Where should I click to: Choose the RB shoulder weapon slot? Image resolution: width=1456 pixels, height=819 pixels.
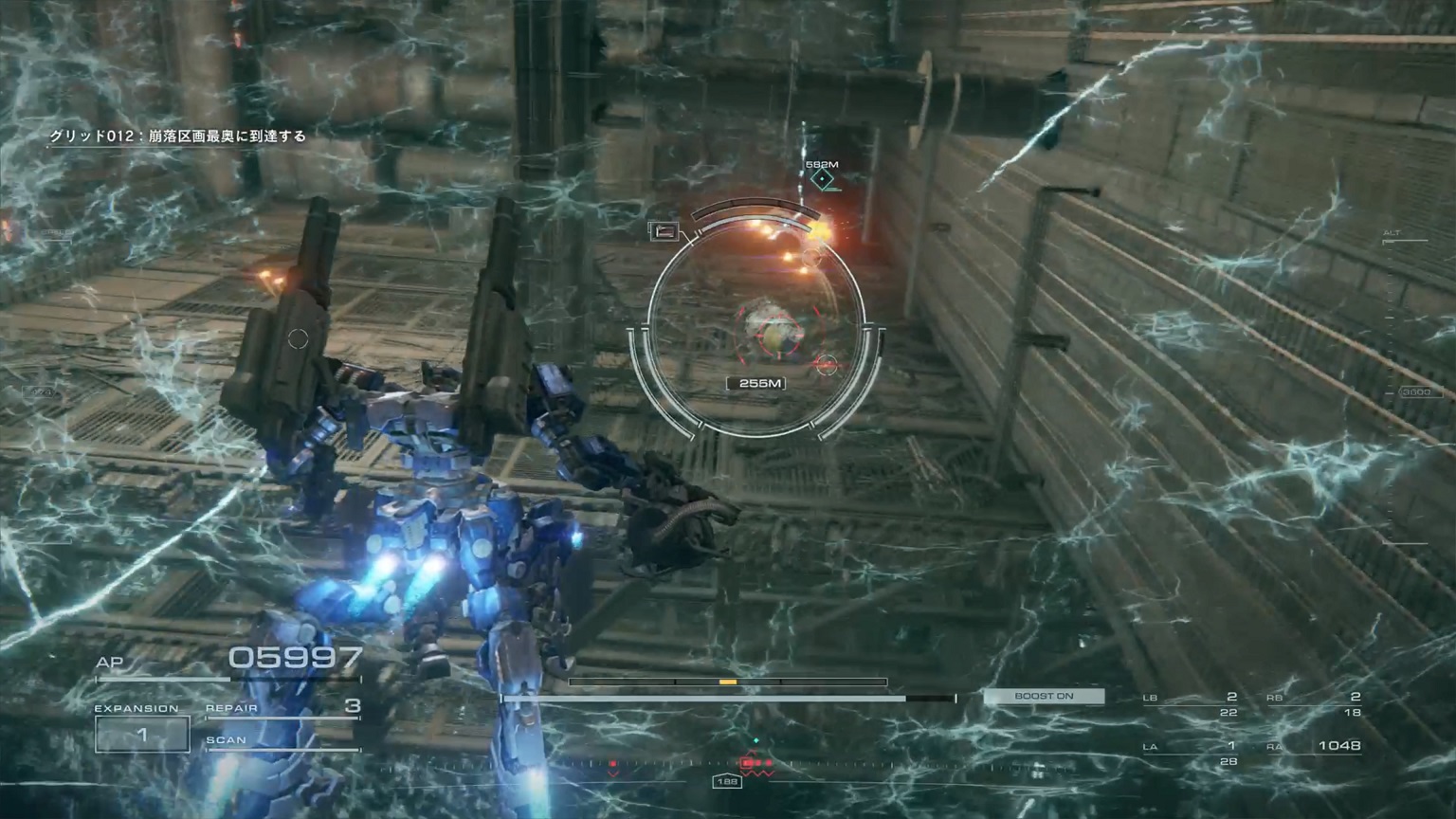click(1315, 704)
